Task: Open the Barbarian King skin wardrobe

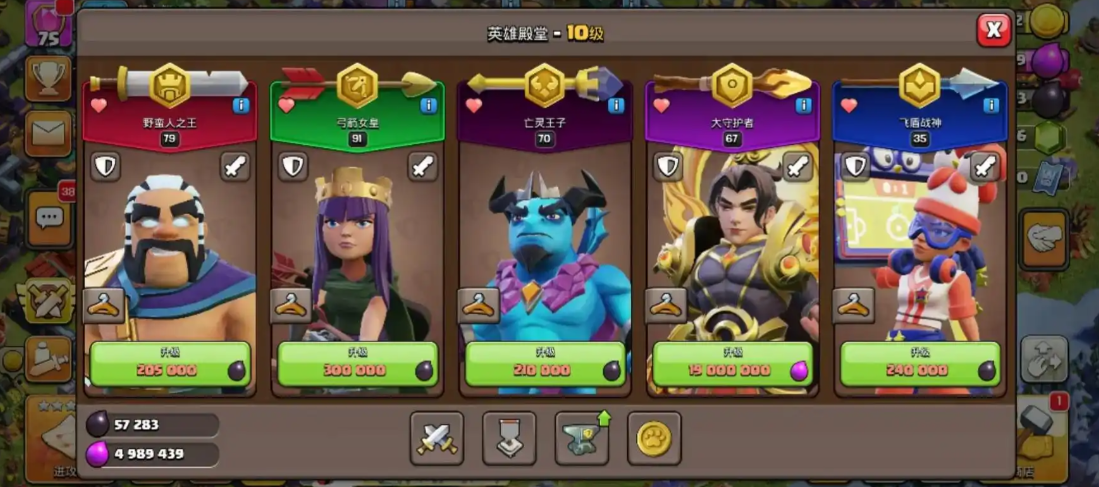Action: click(x=104, y=305)
